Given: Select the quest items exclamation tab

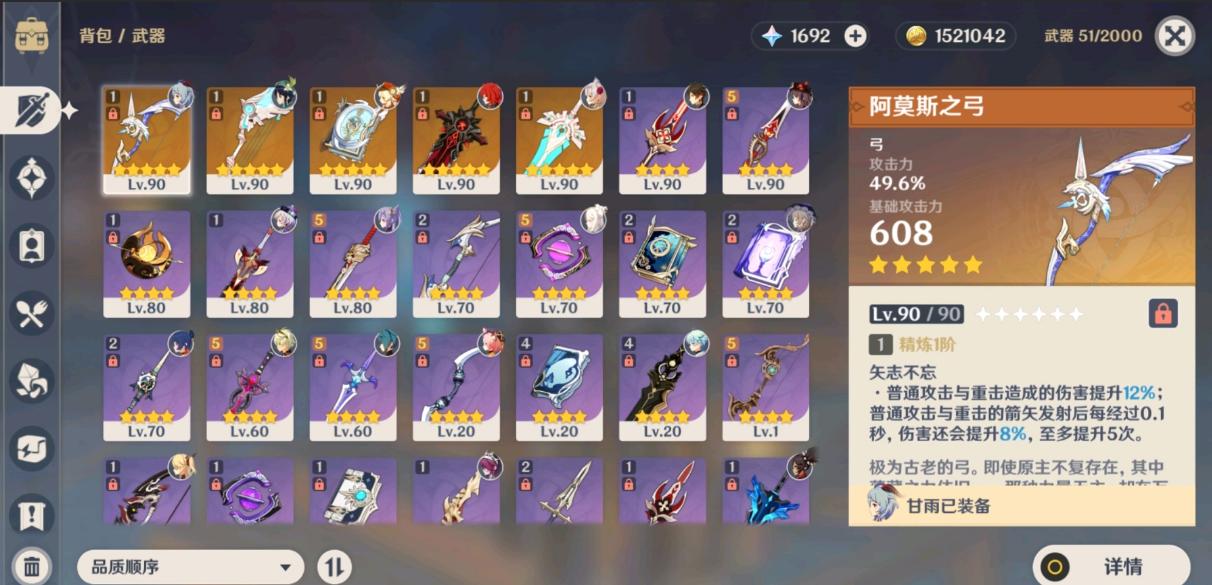Looking at the screenshot, I should (x=32, y=516).
